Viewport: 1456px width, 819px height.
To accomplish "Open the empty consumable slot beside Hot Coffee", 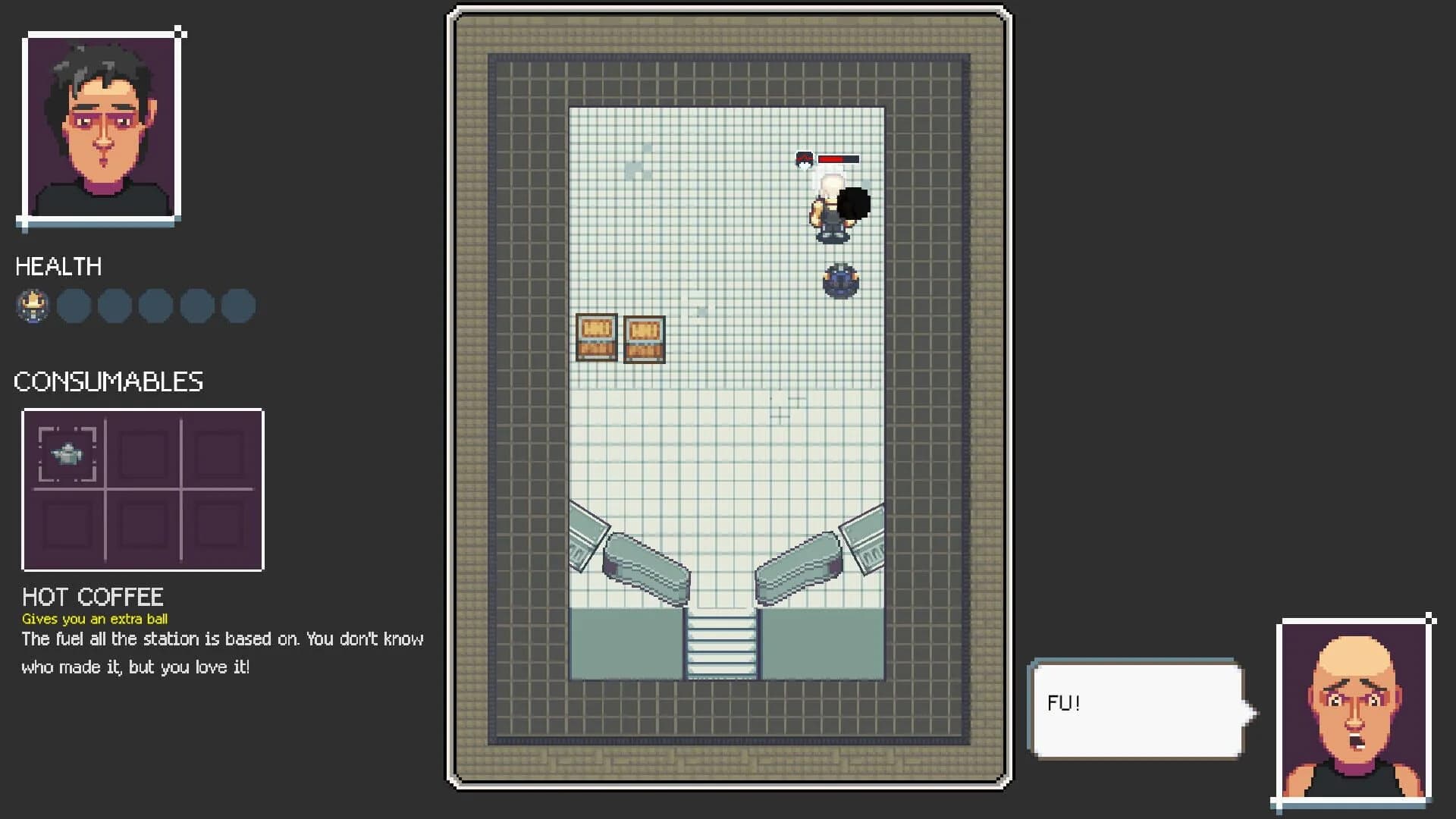I will (143, 452).
